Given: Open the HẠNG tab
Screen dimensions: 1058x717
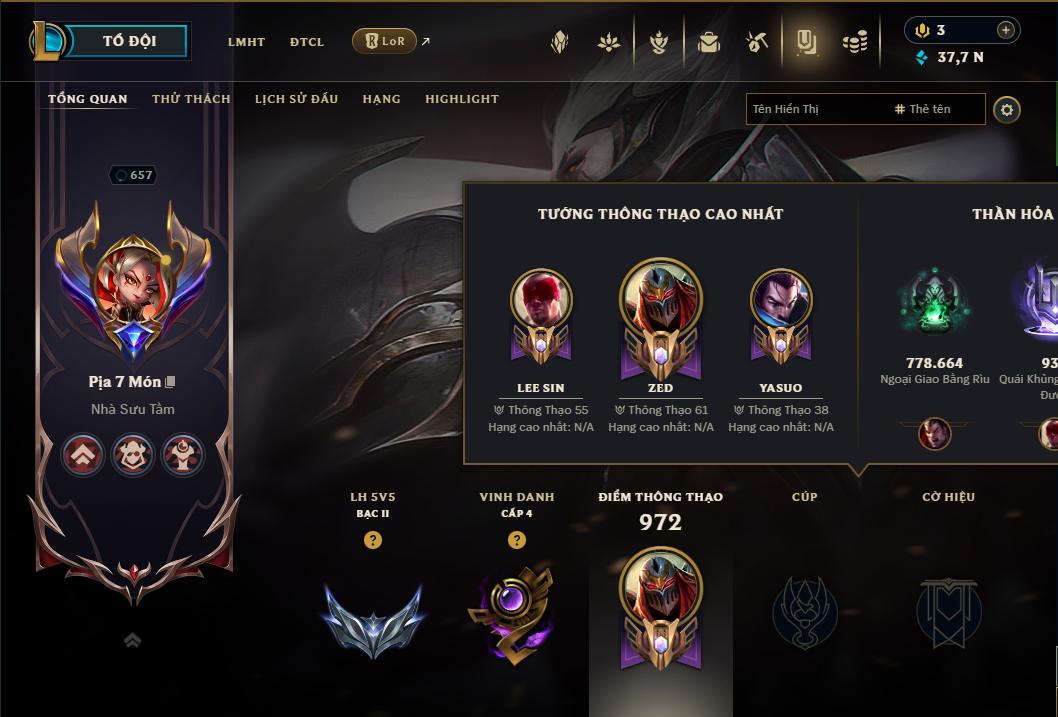Looking at the screenshot, I should [x=381, y=99].
